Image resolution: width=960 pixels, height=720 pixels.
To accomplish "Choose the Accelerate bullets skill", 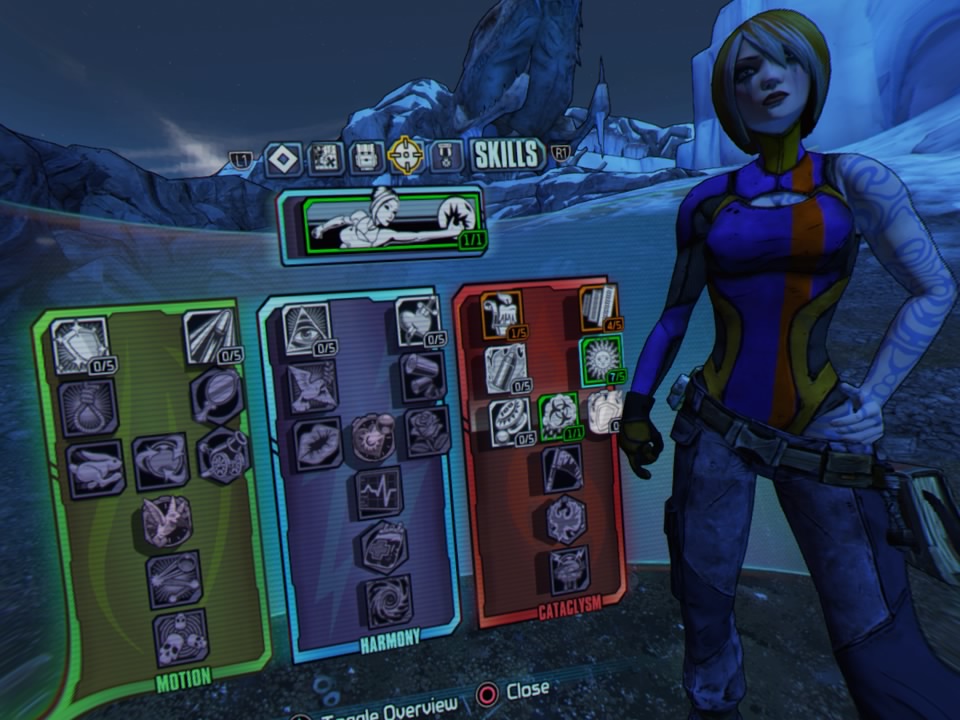I will [210, 337].
